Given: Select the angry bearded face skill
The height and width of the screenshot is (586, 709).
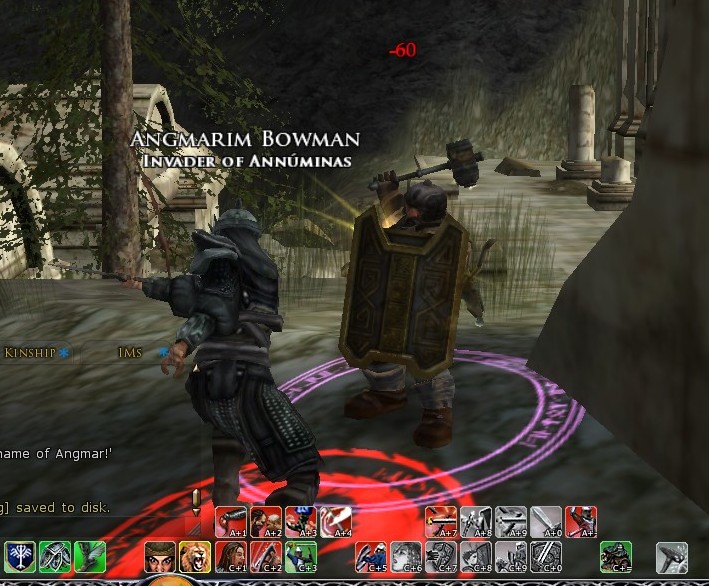Looking at the screenshot, I should [160, 555].
